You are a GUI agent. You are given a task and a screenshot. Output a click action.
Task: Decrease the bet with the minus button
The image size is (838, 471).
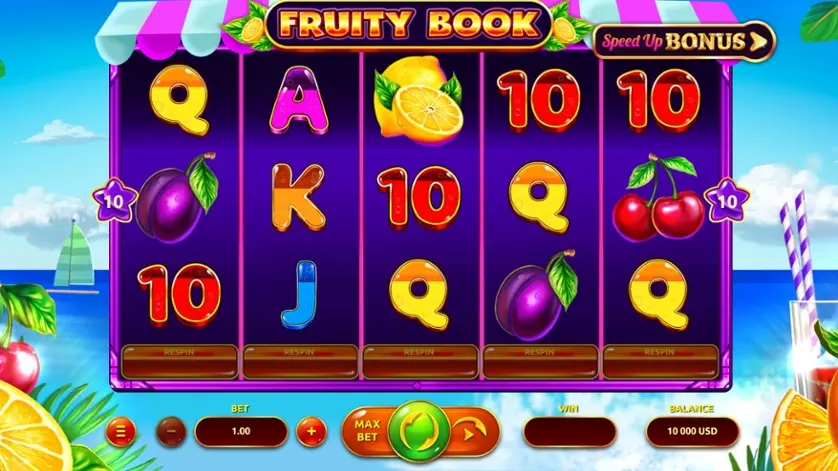click(x=171, y=433)
